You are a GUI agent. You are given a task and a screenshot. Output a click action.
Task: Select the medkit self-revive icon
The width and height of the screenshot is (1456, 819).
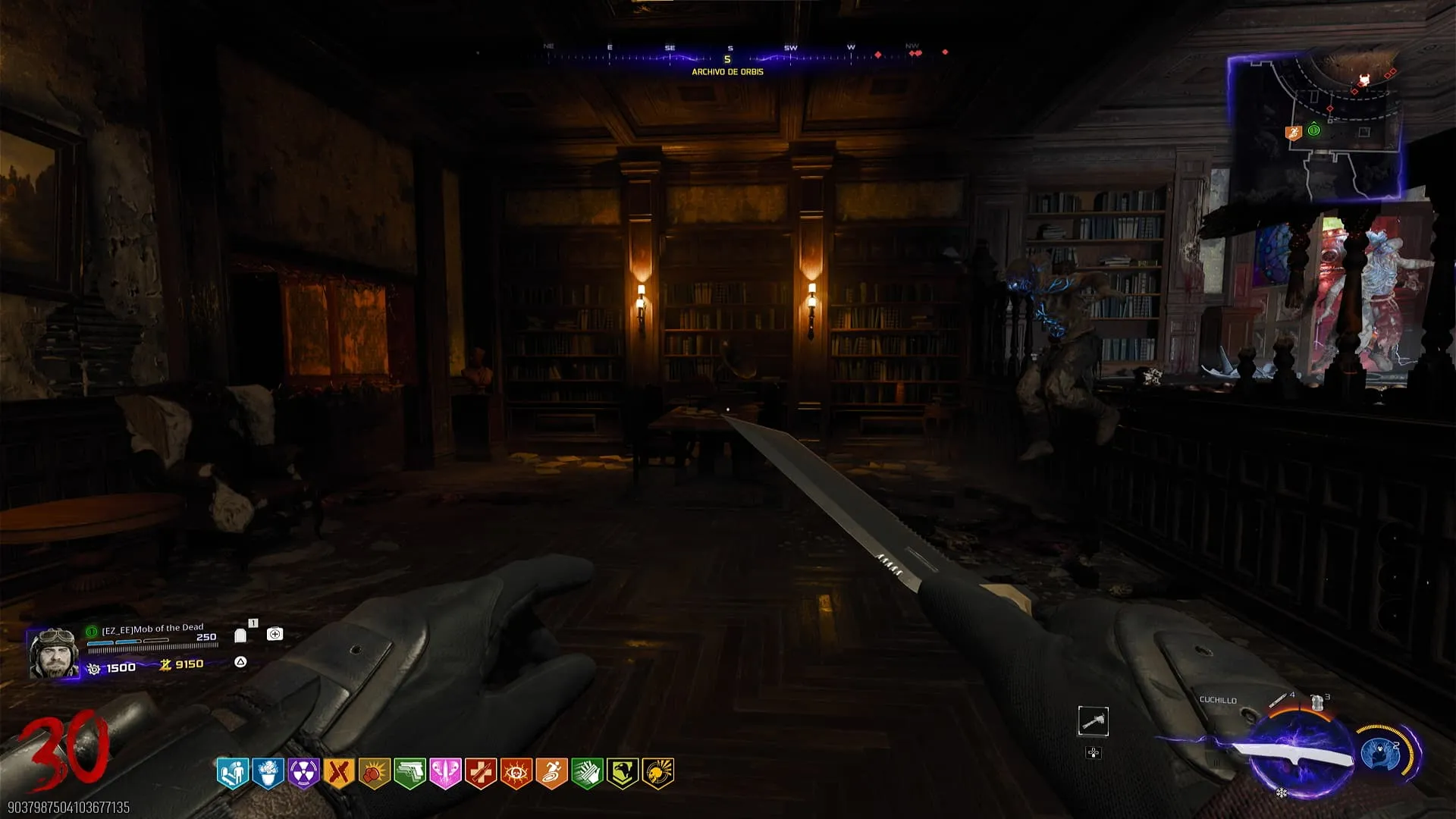pyautogui.click(x=275, y=634)
